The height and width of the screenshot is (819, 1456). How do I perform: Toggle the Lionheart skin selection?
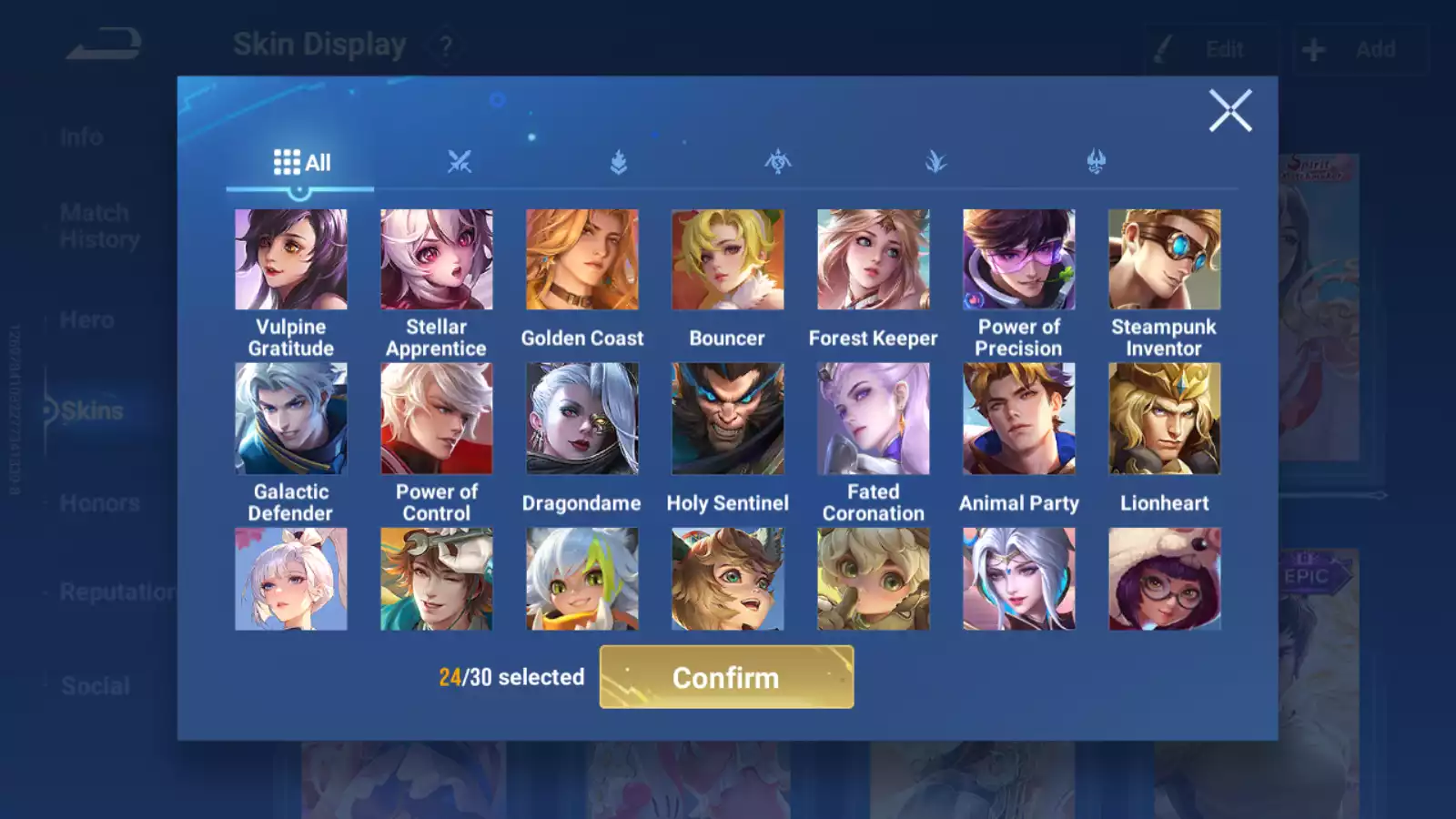pyautogui.click(x=1165, y=418)
